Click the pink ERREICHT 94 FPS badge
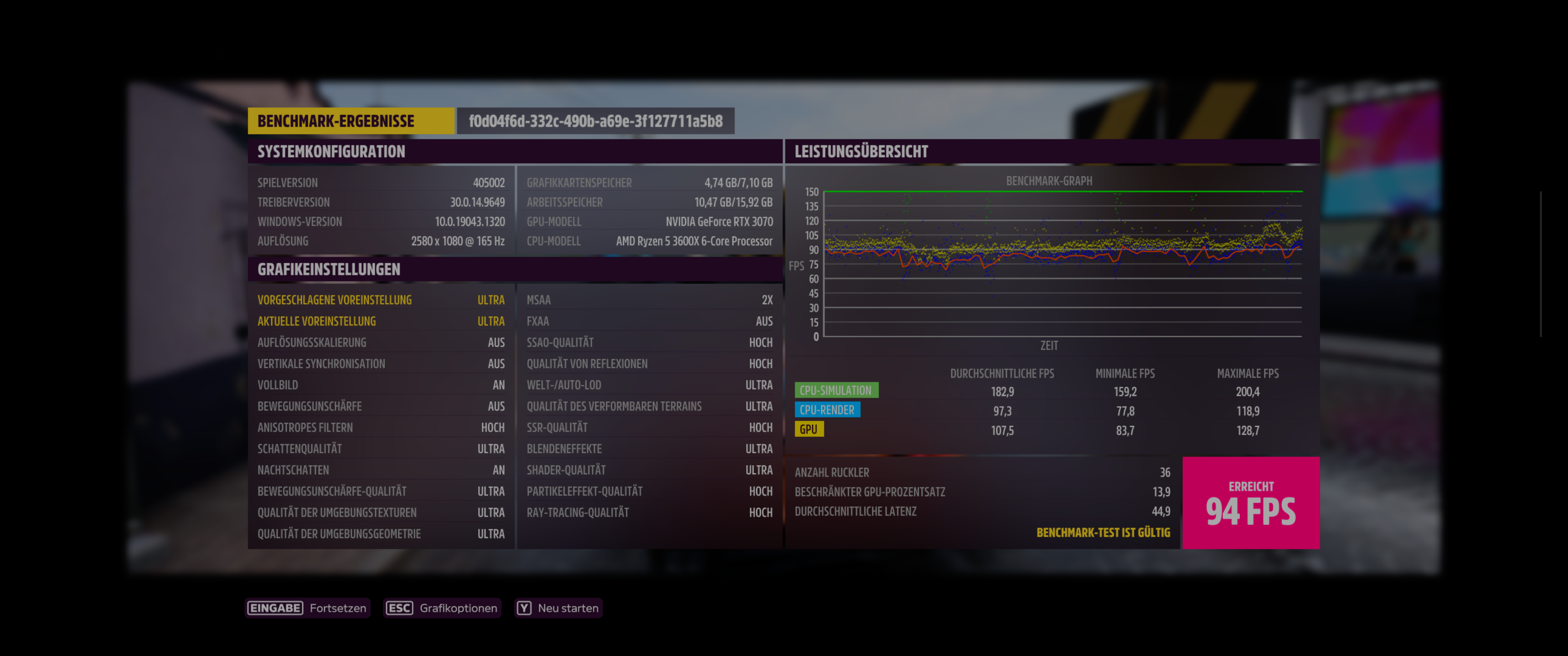1568x656 pixels. click(1251, 502)
